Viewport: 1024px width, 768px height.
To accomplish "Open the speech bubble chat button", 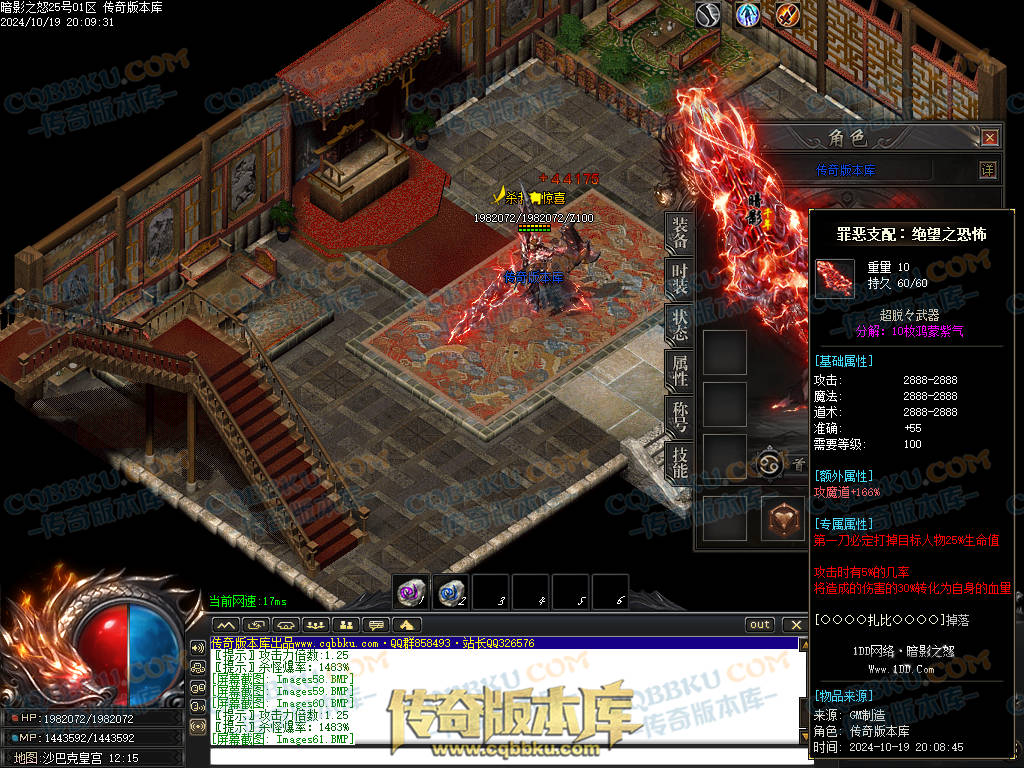I will pos(376,625).
